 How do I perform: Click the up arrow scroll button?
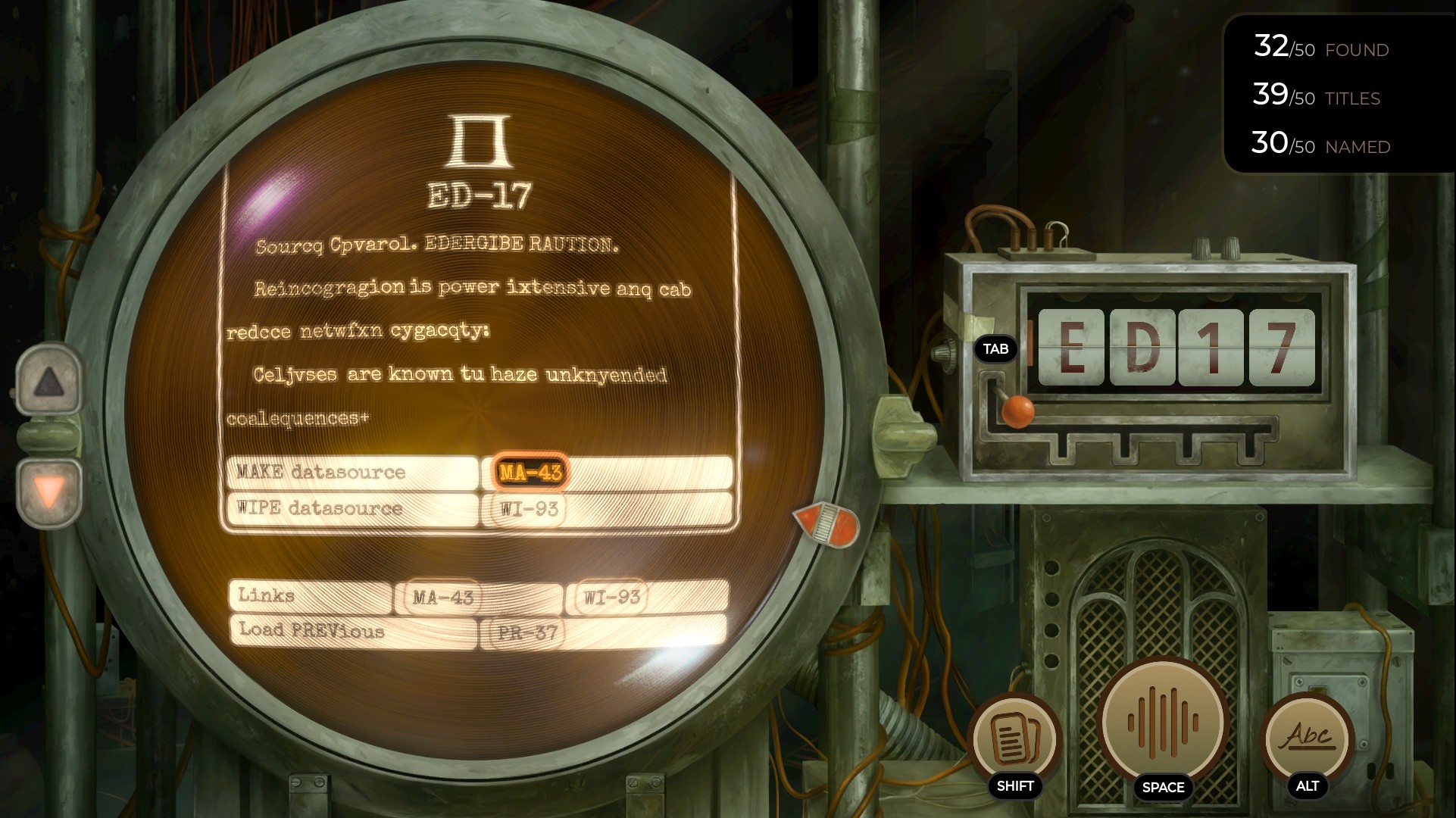(48, 381)
